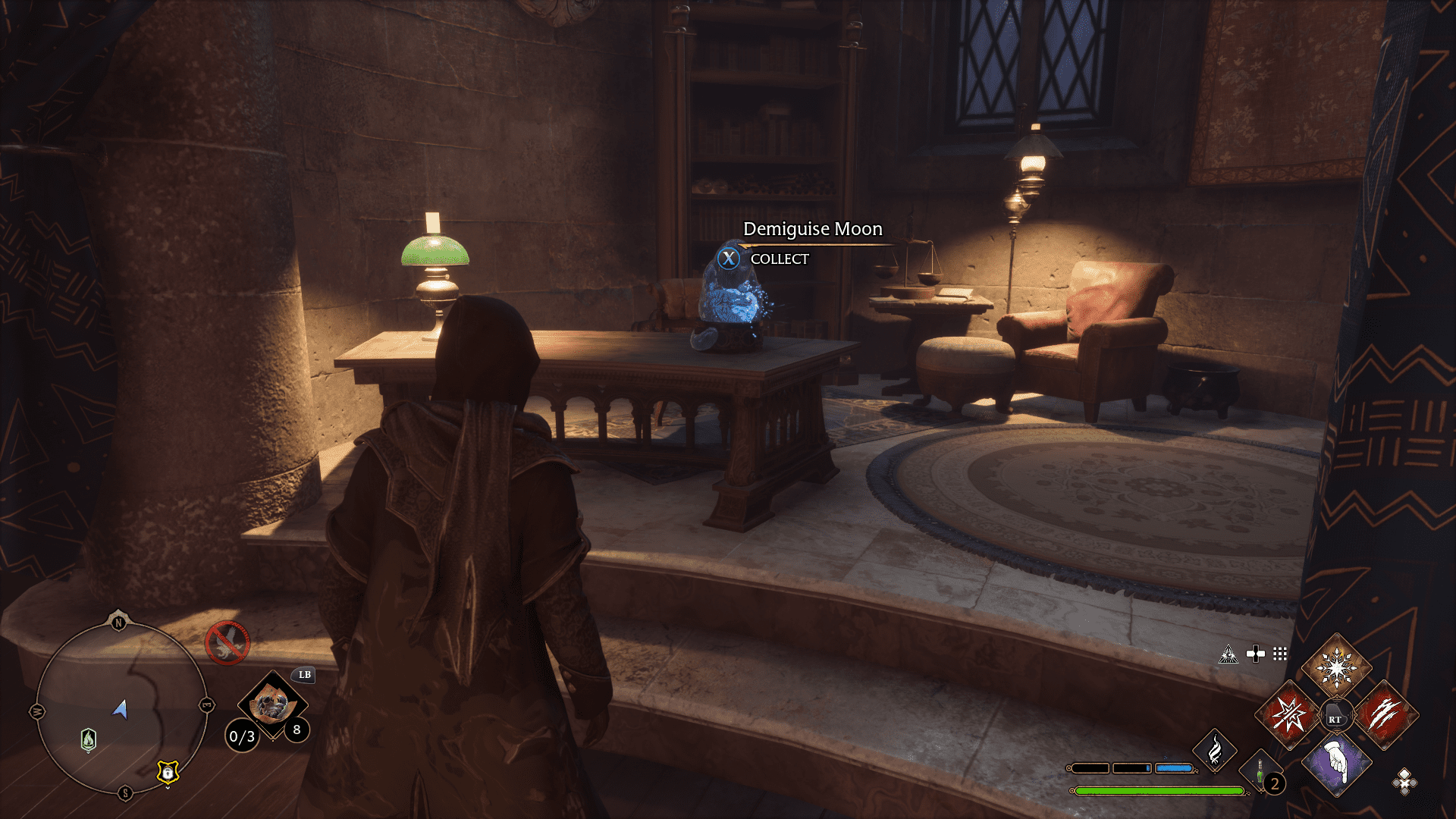Viewport: 1456px width, 819px height.
Task: Click the Revelio eye-in-triangle icon
Action: click(x=1228, y=654)
